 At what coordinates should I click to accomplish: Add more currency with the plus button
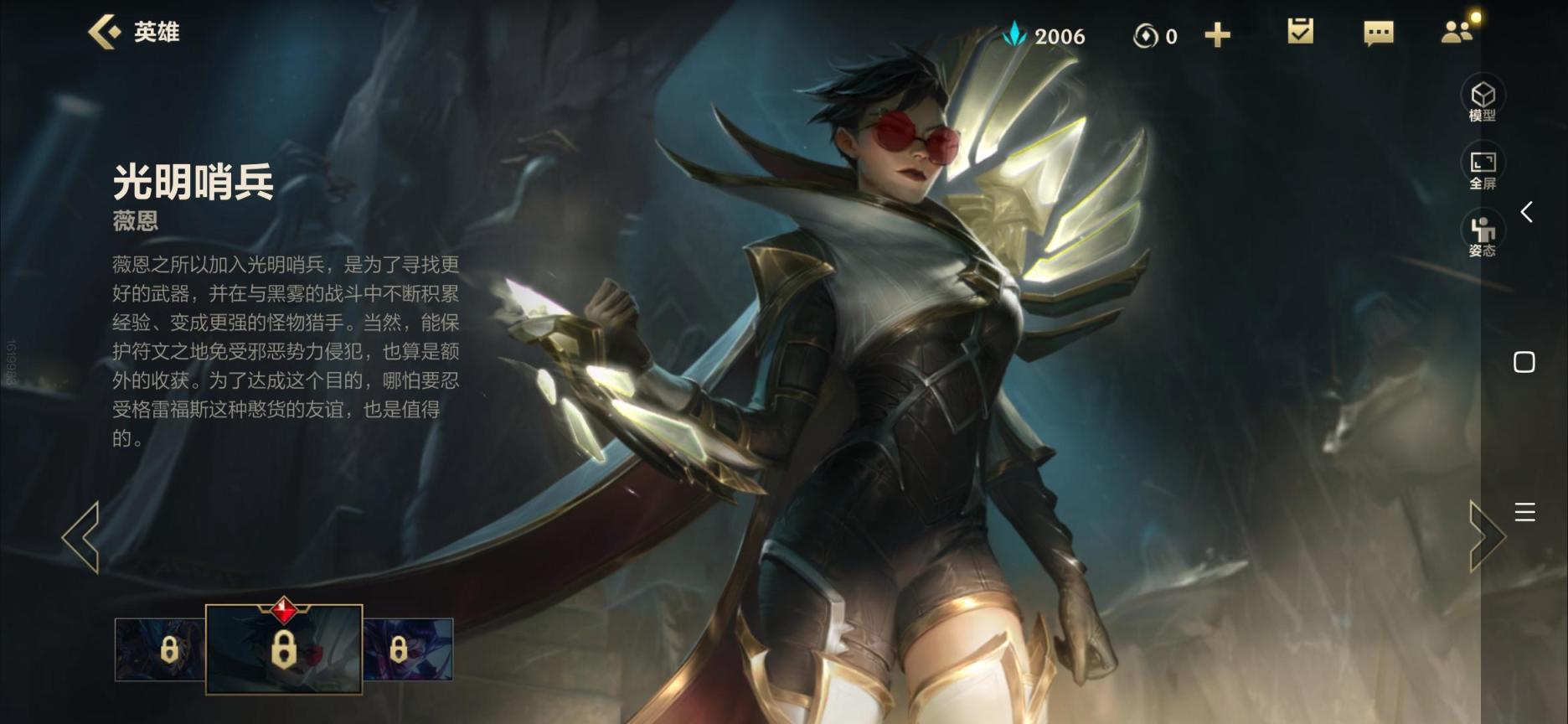pyautogui.click(x=1217, y=35)
